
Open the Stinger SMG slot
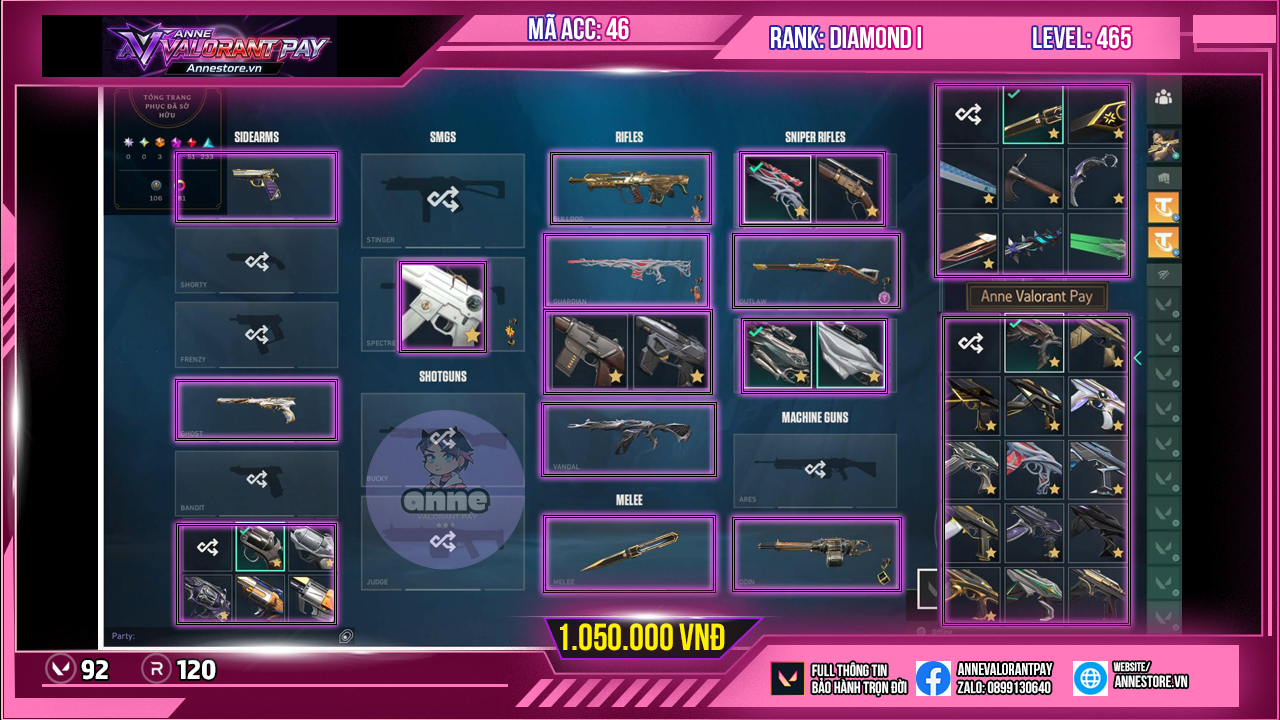pyautogui.click(x=442, y=200)
